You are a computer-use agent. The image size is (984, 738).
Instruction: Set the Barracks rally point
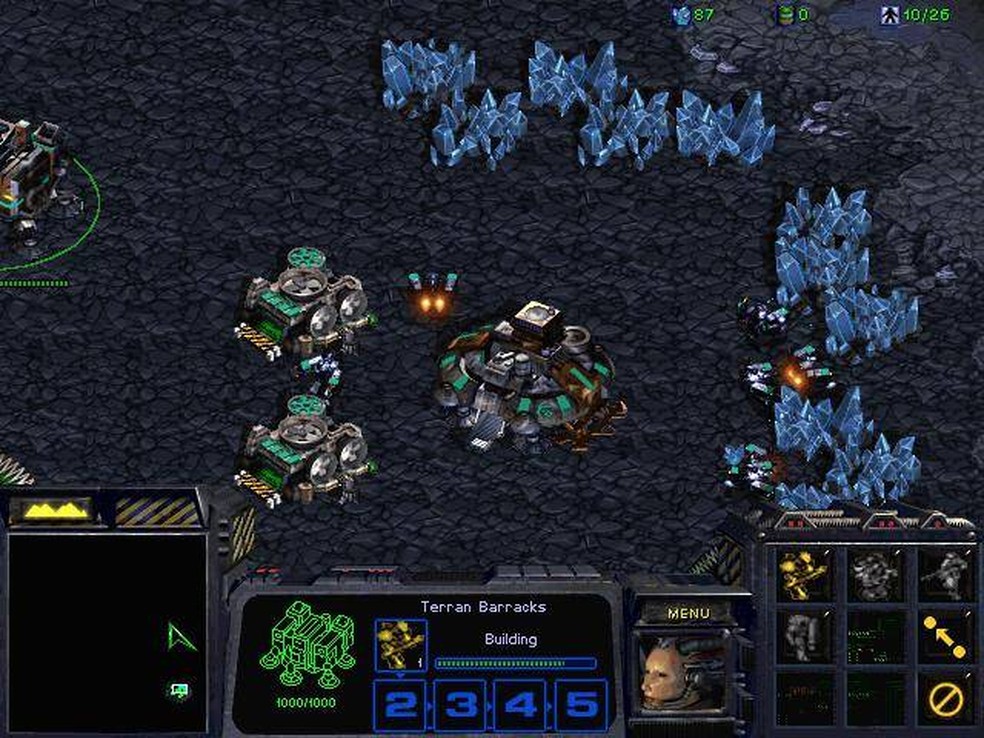[x=945, y=636]
